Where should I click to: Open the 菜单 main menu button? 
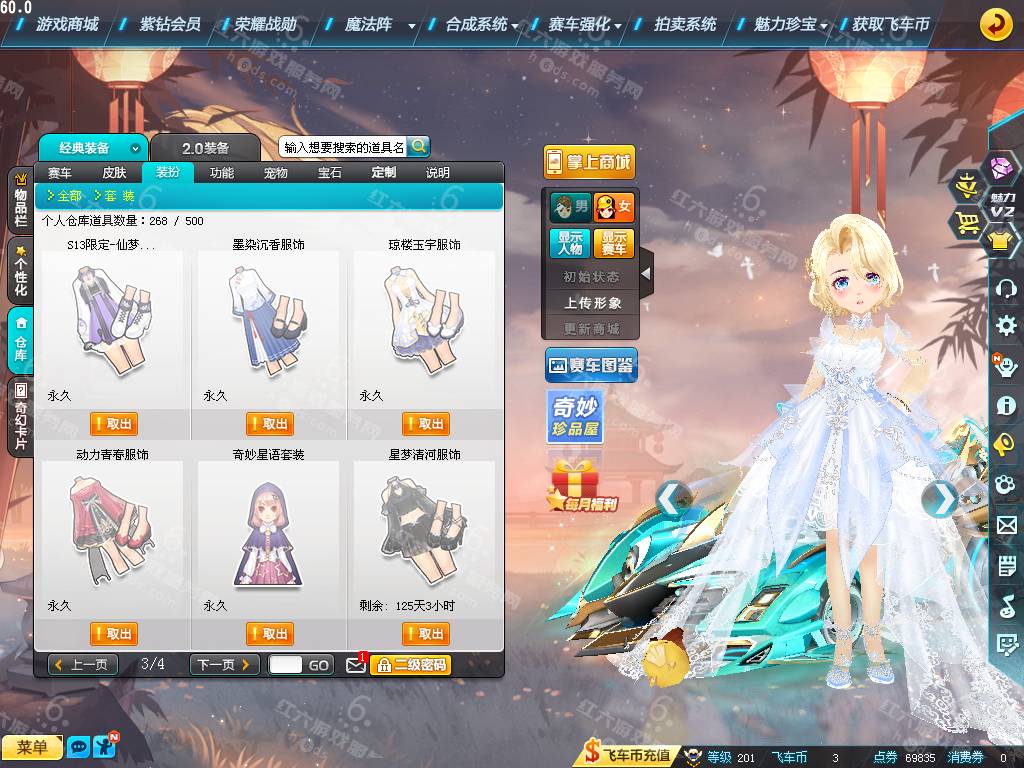click(x=32, y=748)
